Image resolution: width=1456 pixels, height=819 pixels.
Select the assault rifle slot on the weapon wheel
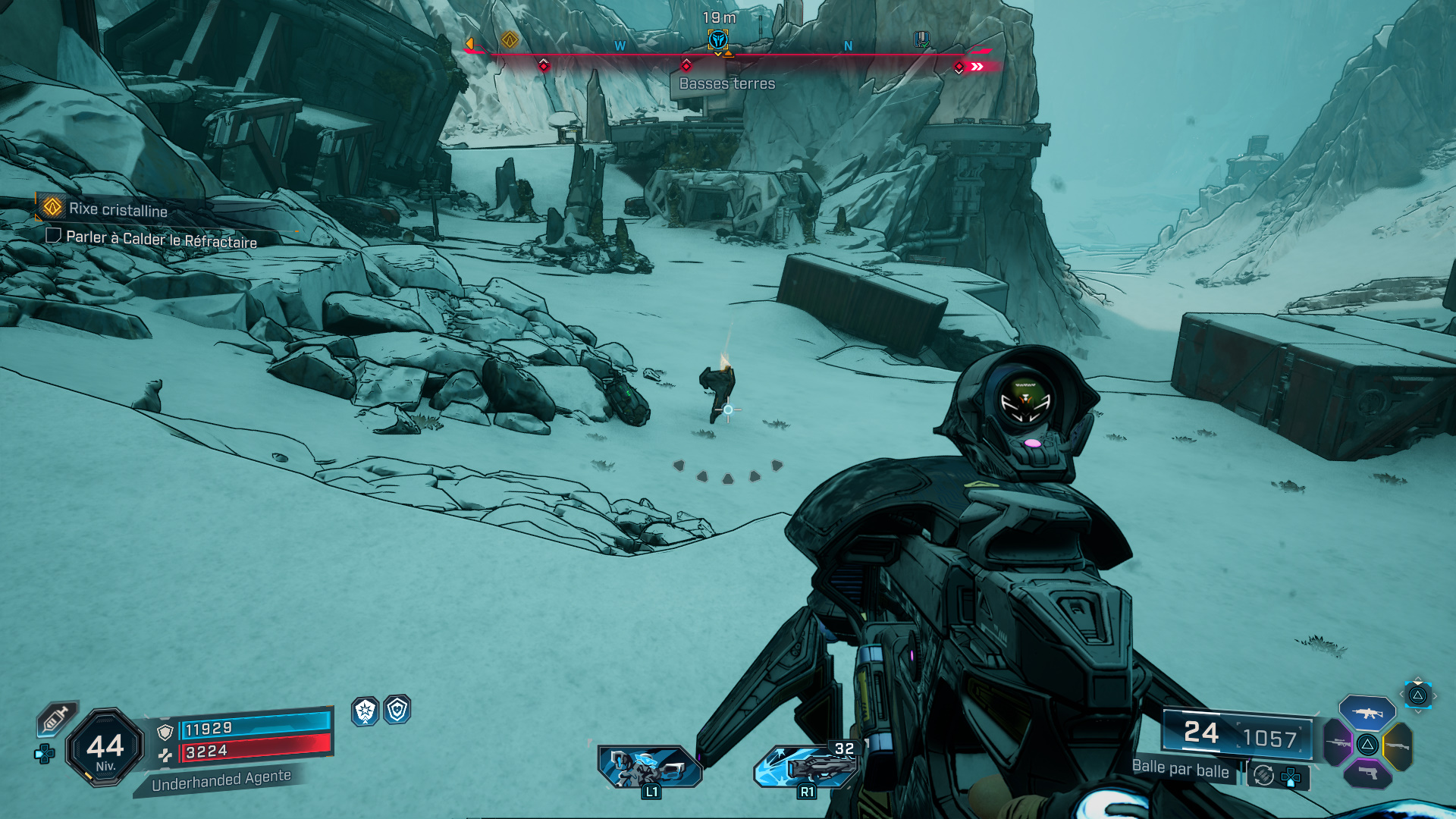(1367, 714)
